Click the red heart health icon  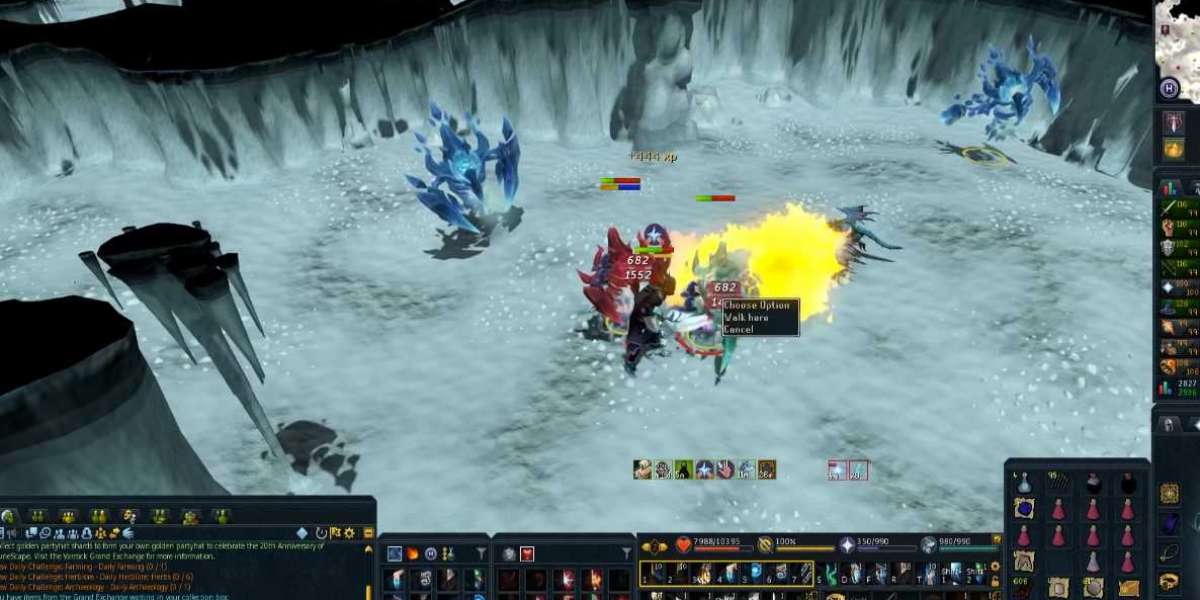[684, 545]
